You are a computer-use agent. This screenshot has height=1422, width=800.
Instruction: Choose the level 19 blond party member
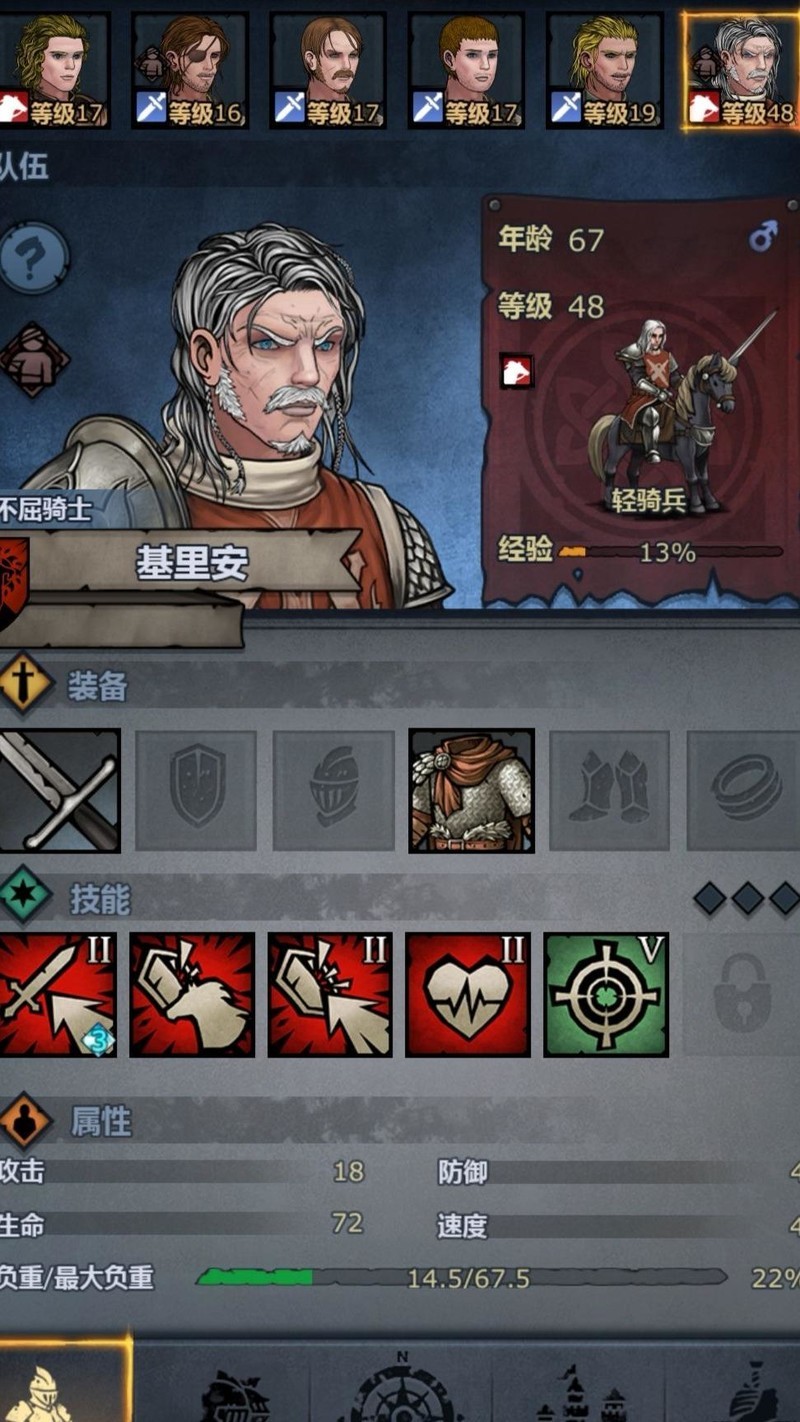coord(604,70)
